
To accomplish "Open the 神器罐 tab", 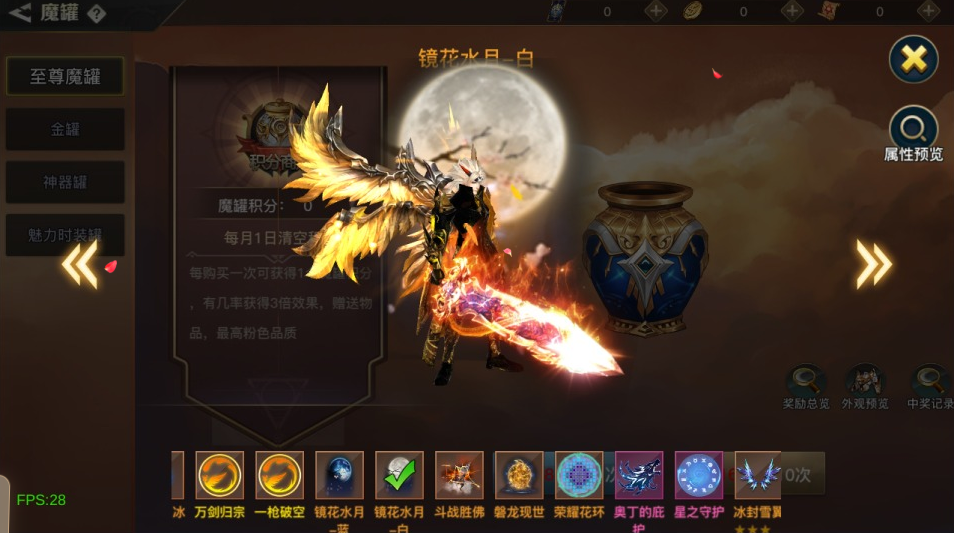I will pos(65,182).
